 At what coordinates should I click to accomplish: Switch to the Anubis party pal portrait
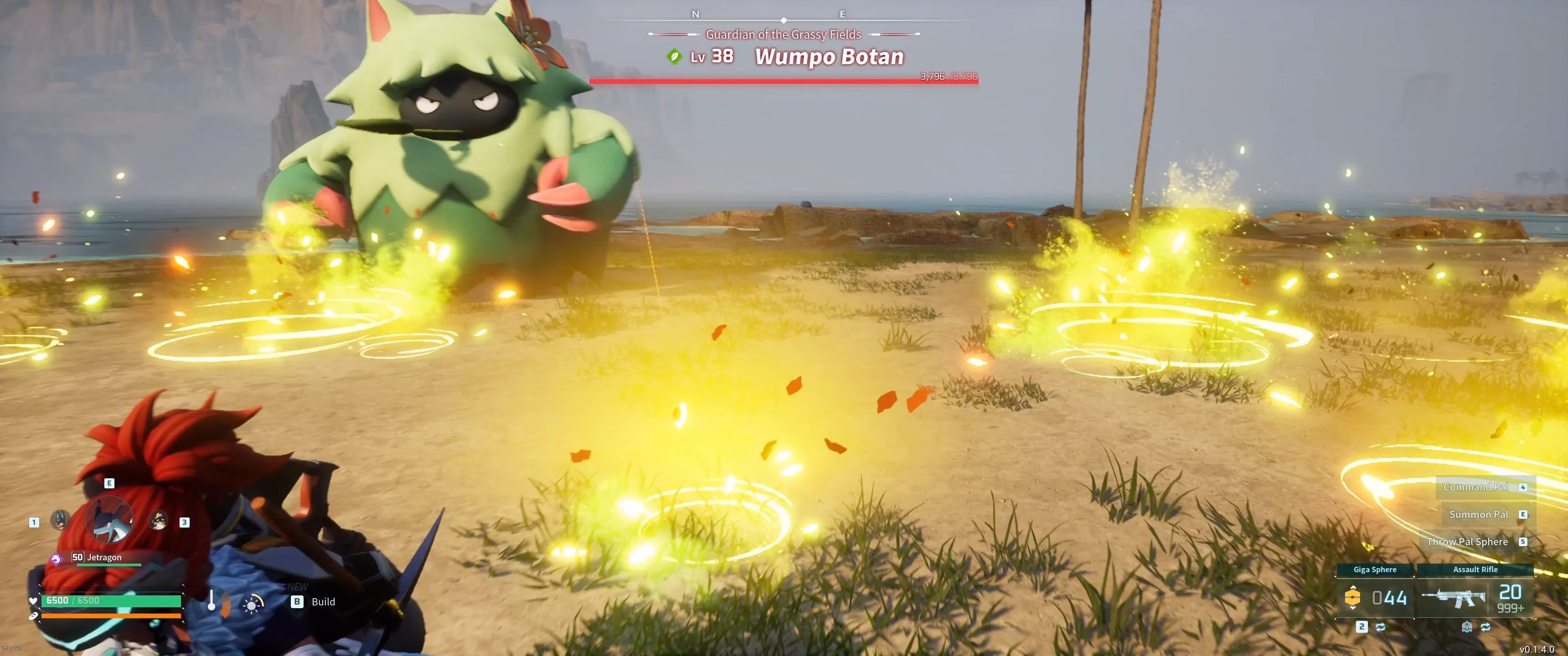tap(60, 520)
